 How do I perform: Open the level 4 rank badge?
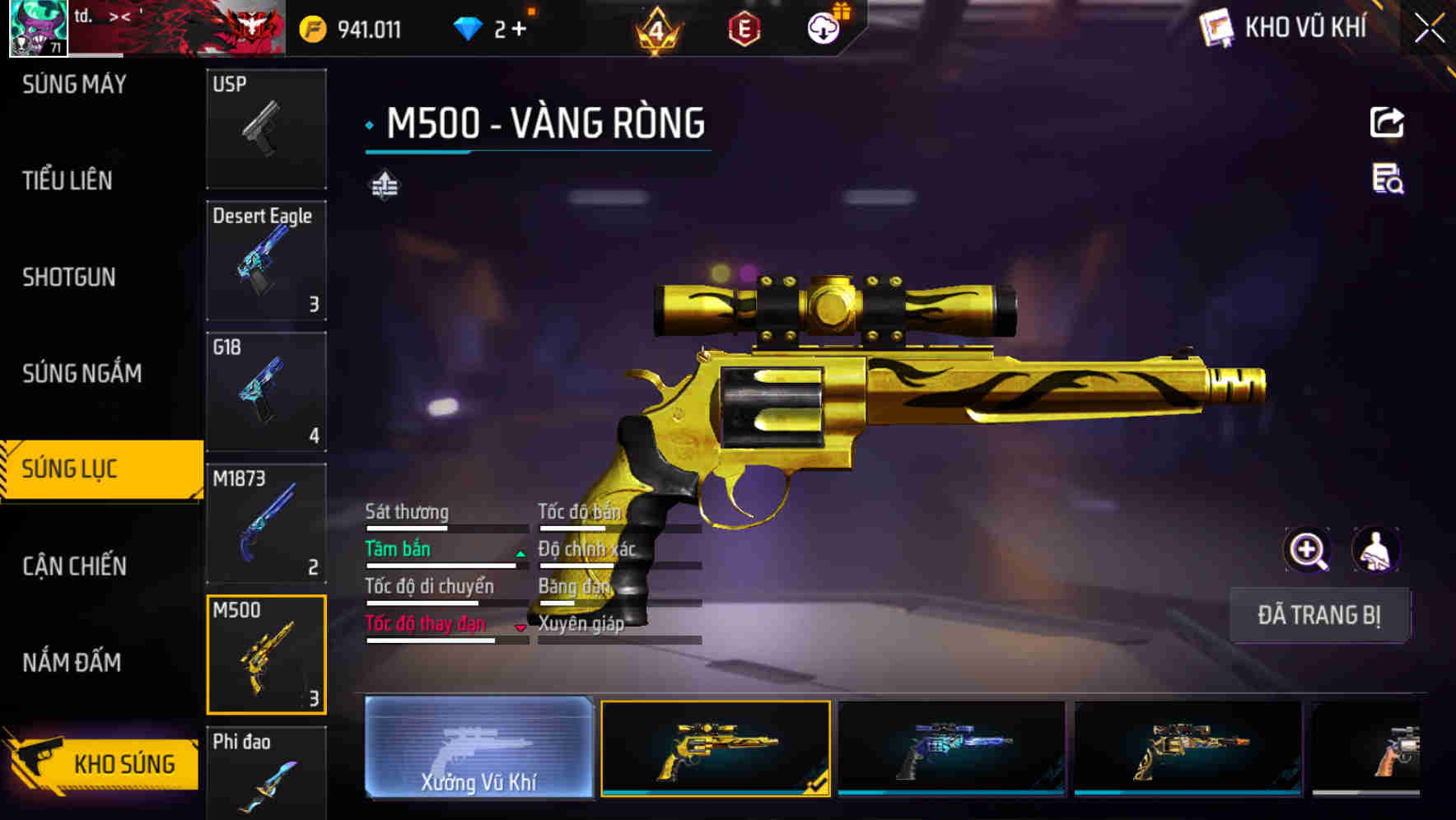[655, 27]
